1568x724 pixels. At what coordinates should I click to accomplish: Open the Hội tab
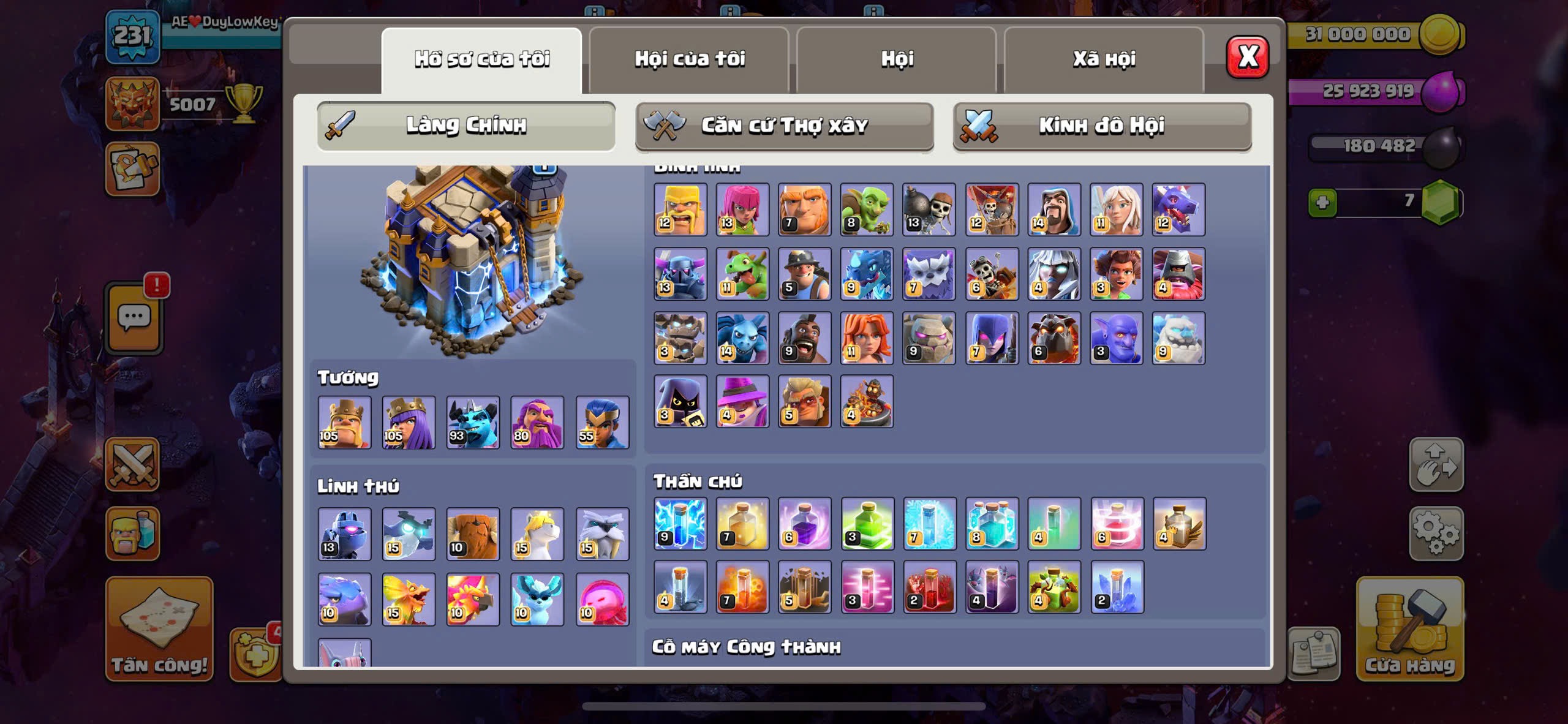(x=897, y=59)
